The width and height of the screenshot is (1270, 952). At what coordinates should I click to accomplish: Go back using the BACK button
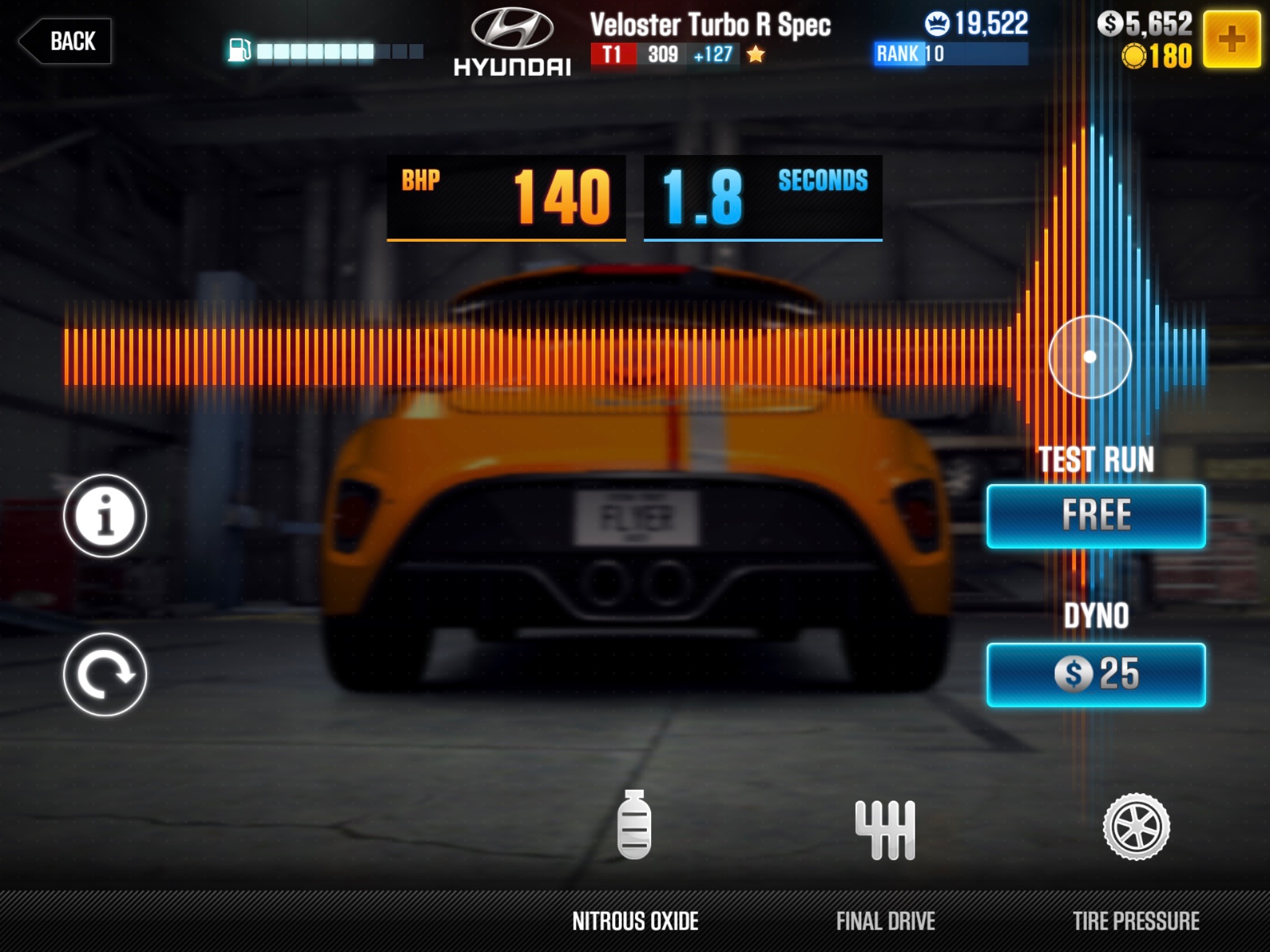click(66, 42)
